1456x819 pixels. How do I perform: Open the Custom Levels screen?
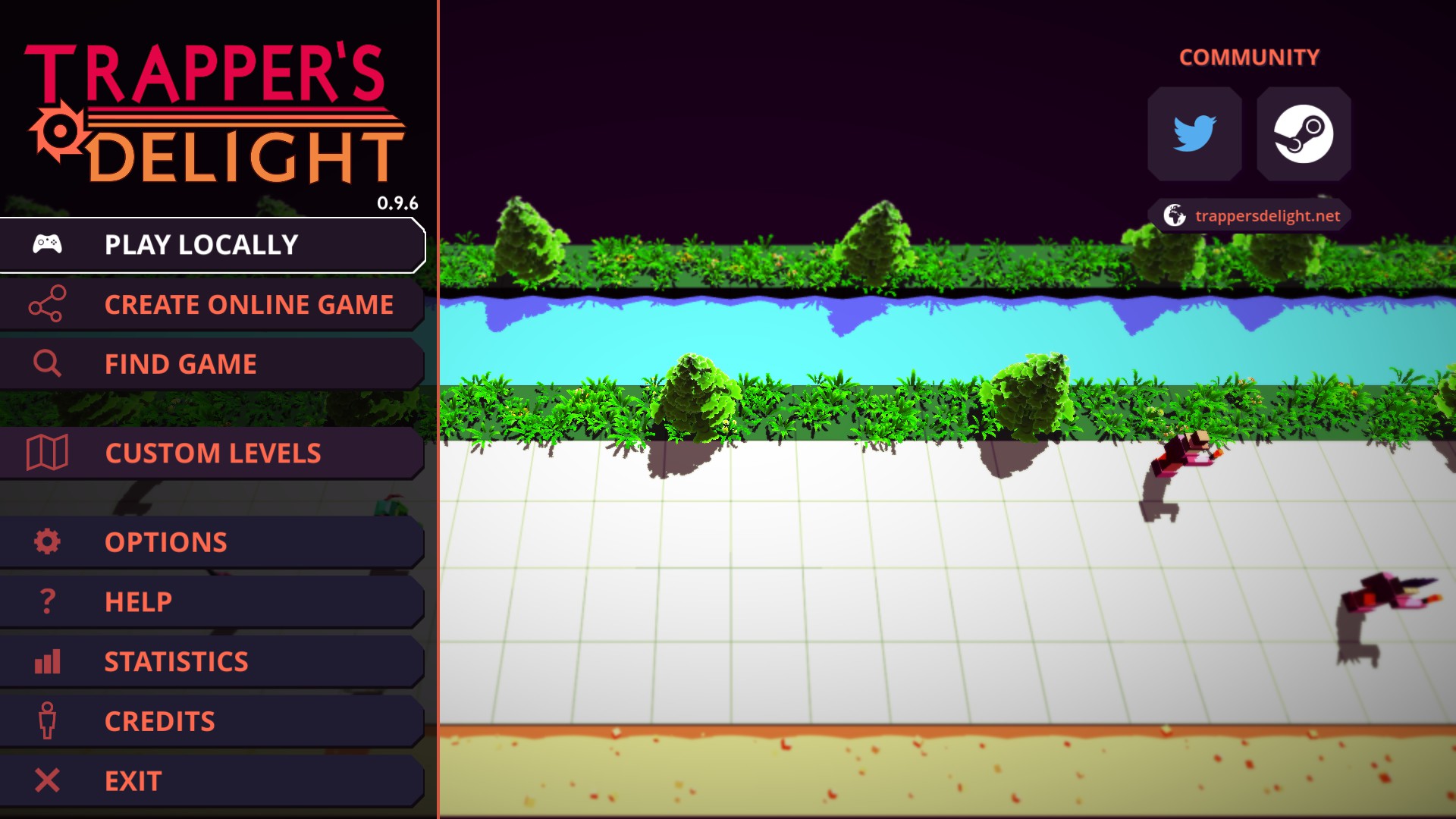213,453
